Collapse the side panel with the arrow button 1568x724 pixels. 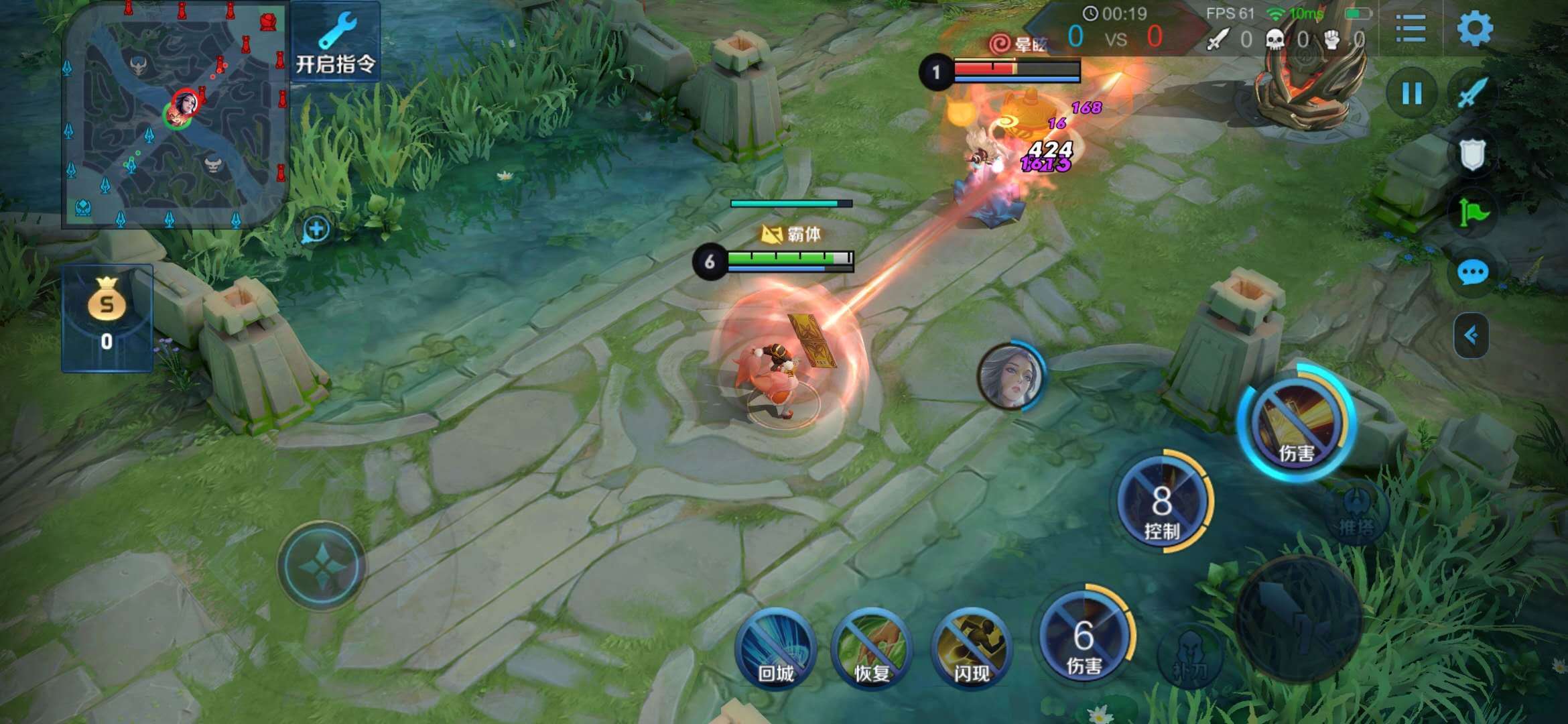1471,335
